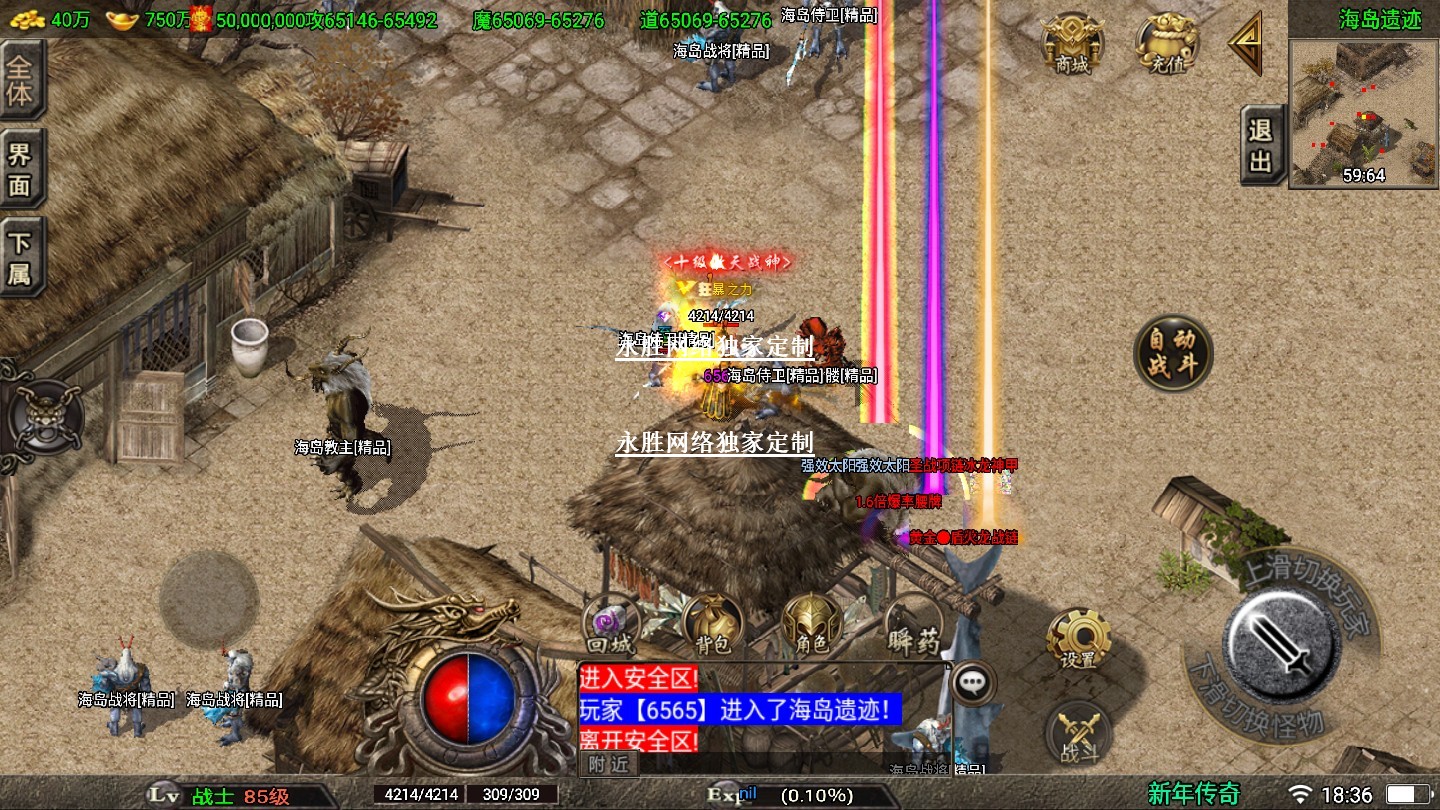Select the 下属 tab
The height and width of the screenshot is (810, 1440).
tap(20, 258)
